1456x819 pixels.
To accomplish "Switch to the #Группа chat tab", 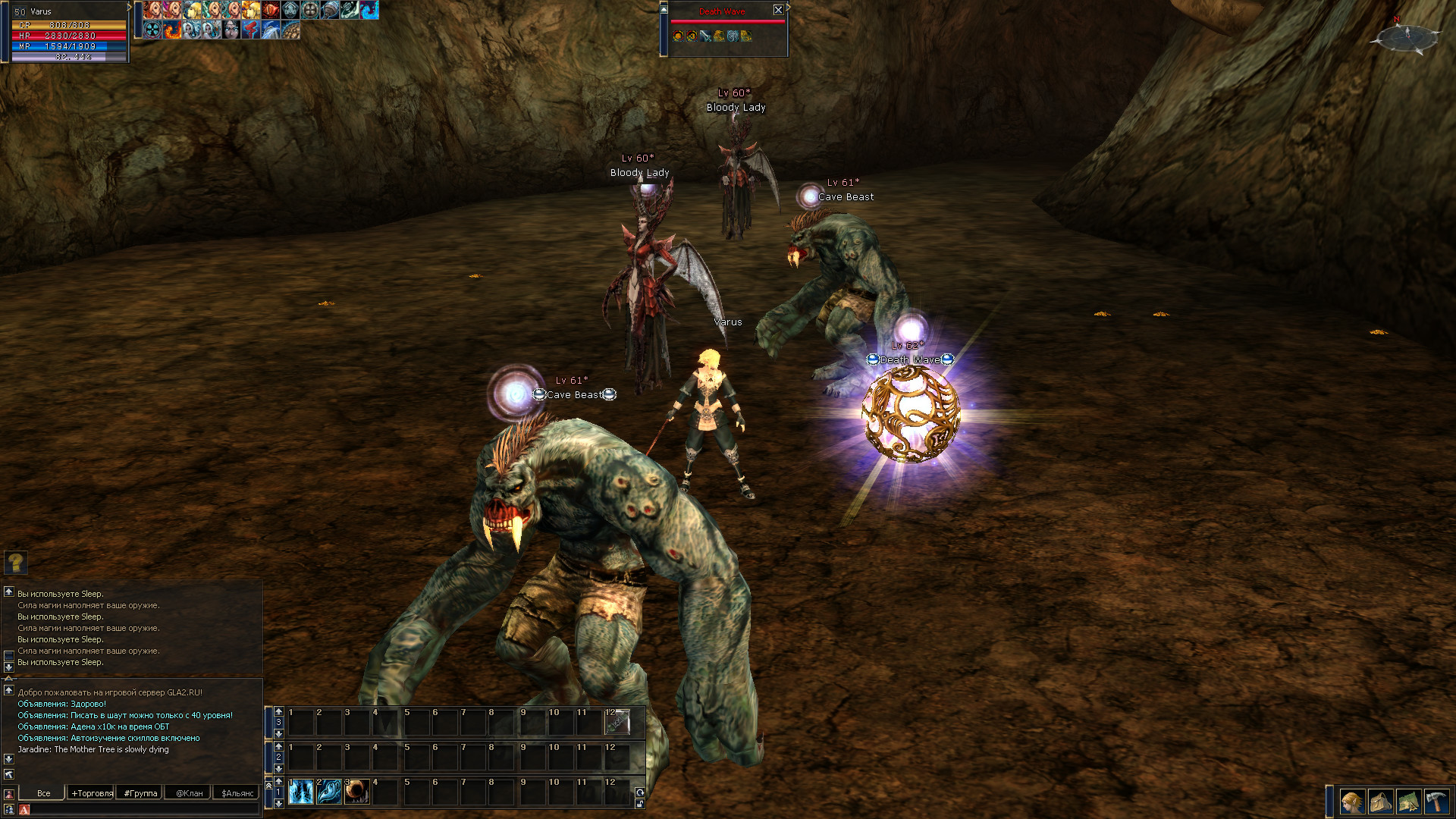I will tap(140, 793).
